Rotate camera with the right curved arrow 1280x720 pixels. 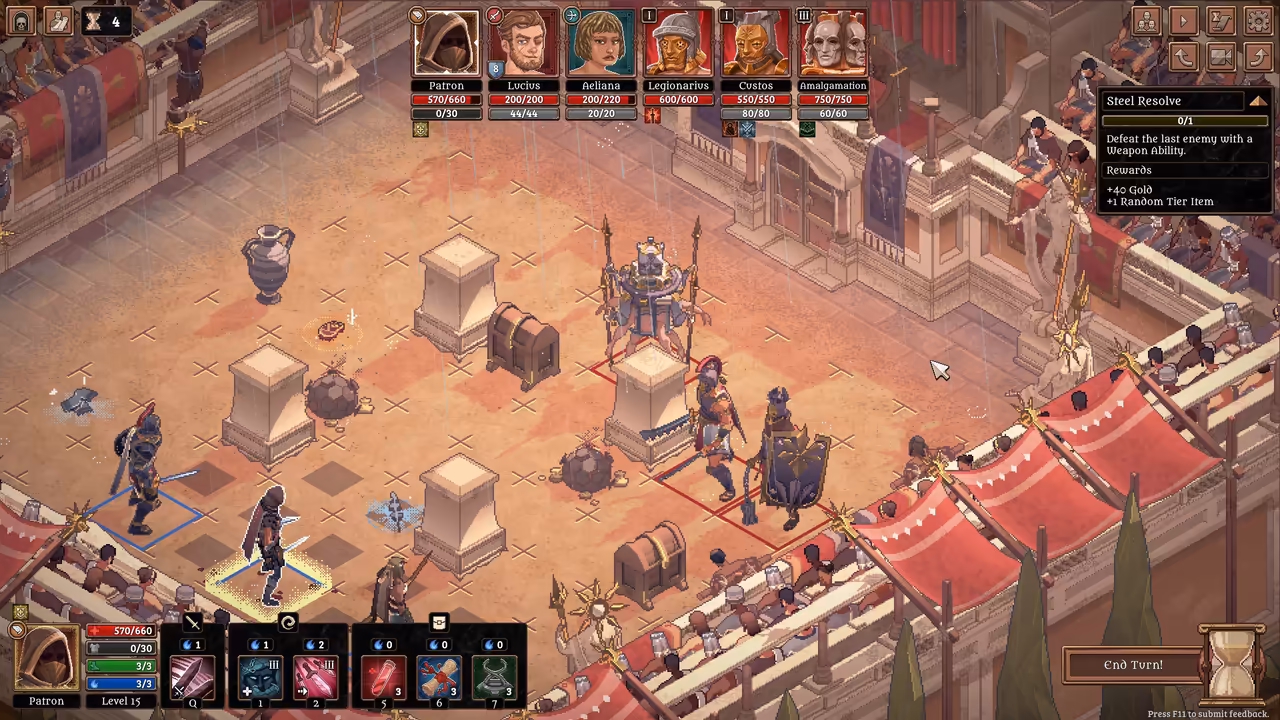pyautogui.click(x=1258, y=56)
